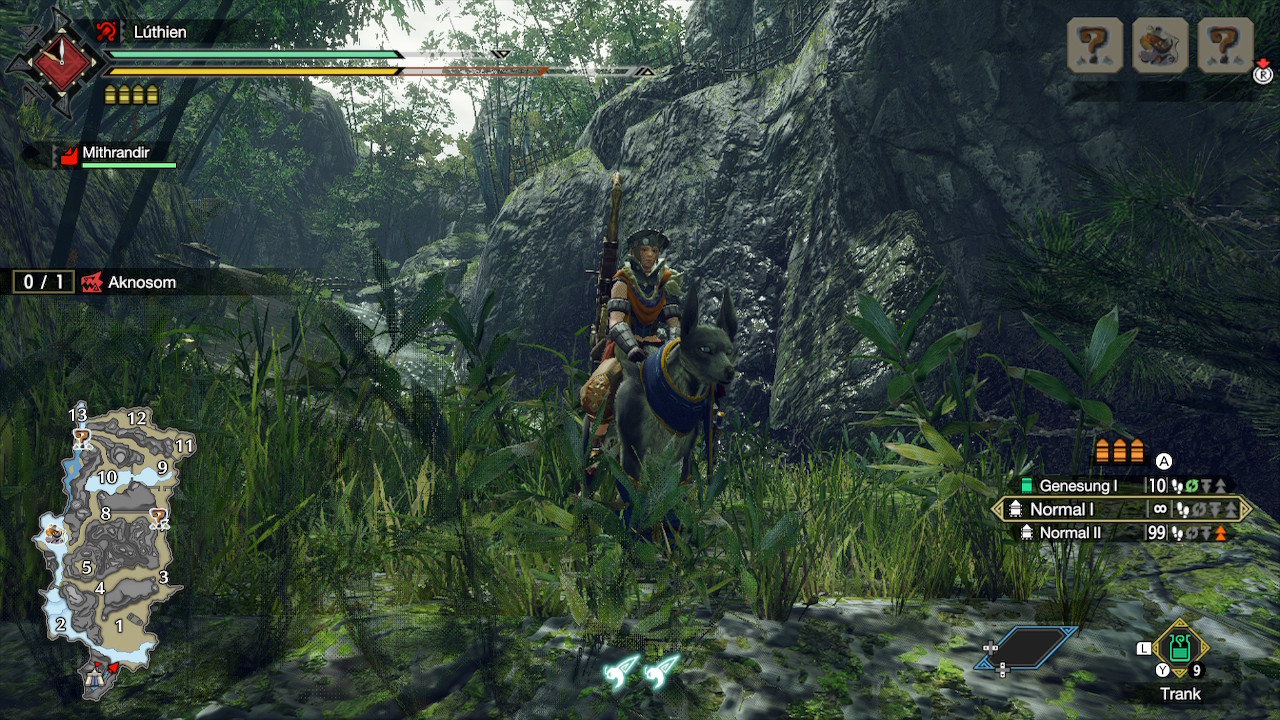Image resolution: width=1280 pixels, height=720 pixels.
Task: Use the Trank potion item slot
Action: pos(1180,650)
